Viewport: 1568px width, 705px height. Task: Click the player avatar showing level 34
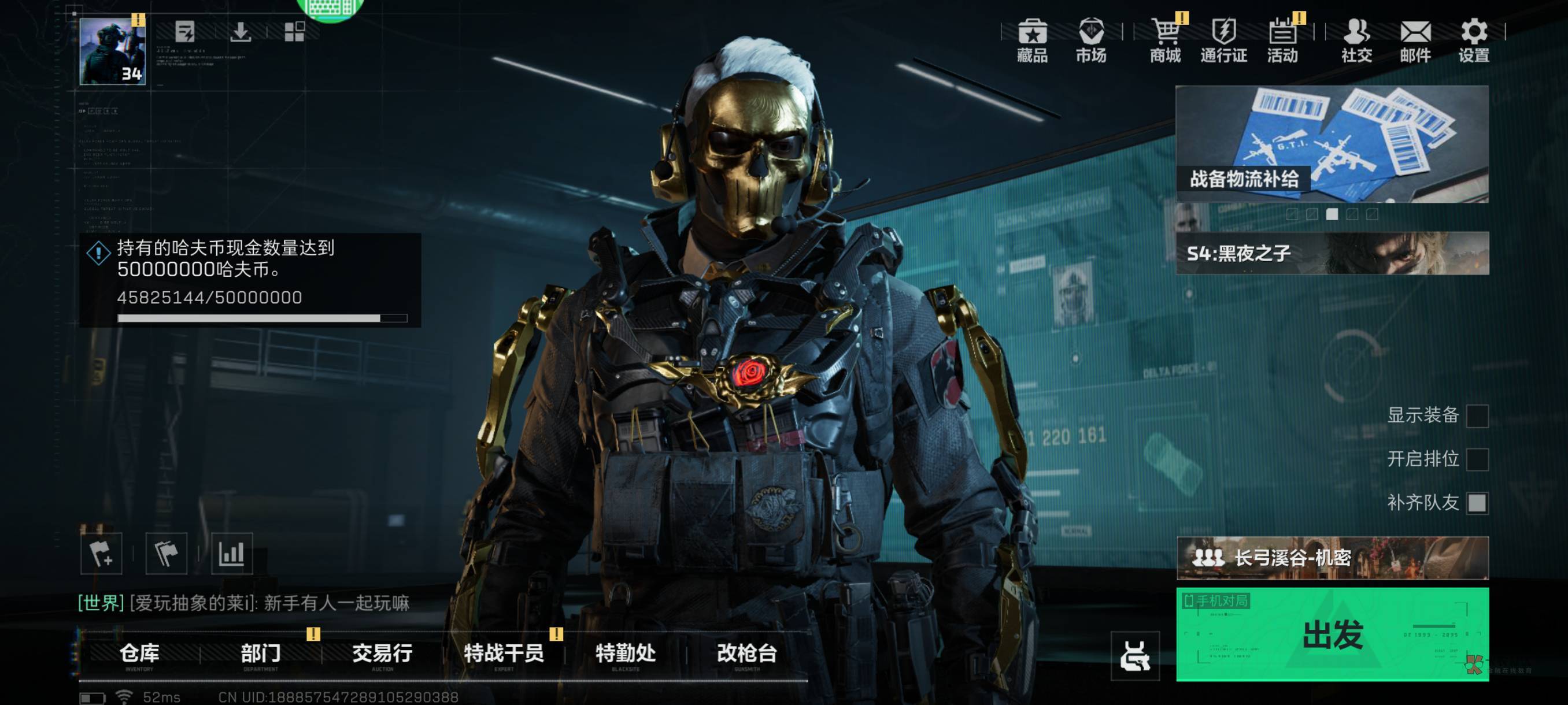tap(113, 51)
